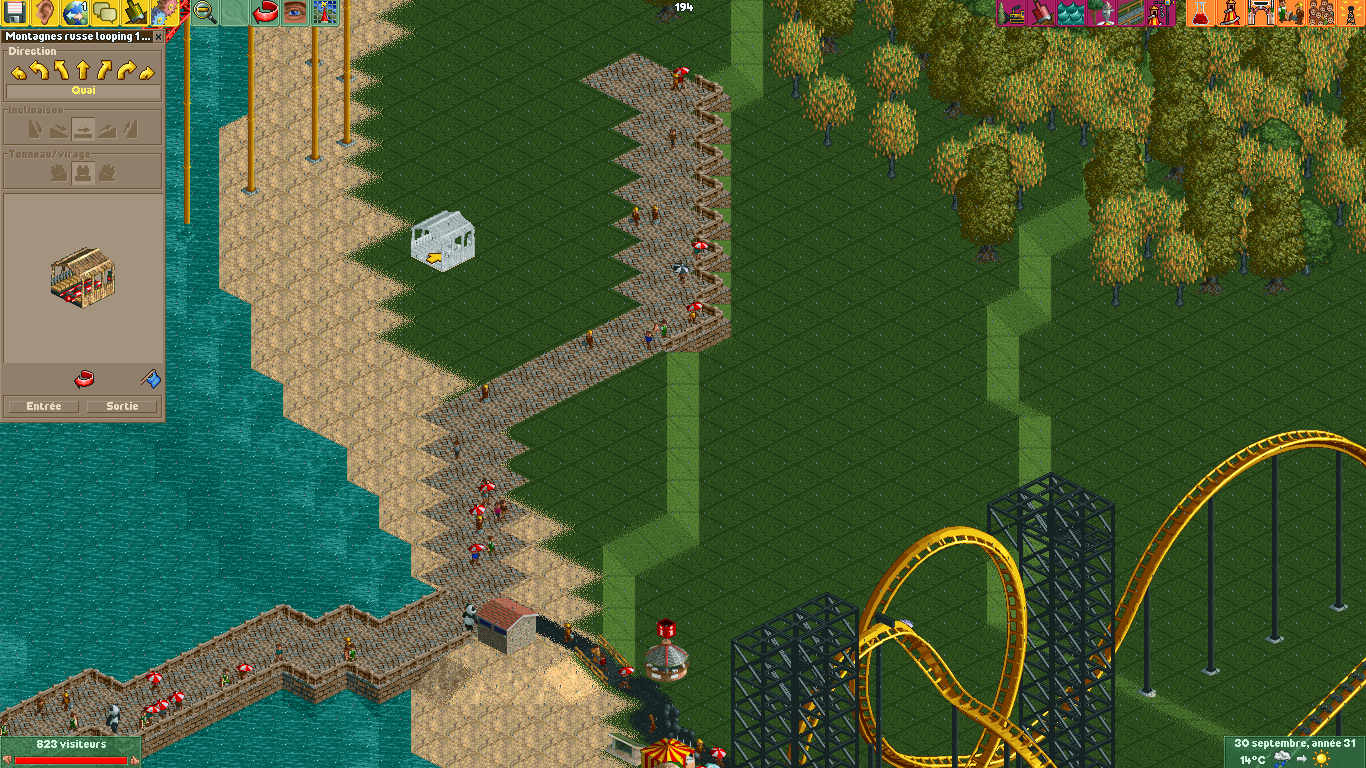The height and width of the screenshot is (768, 1366).
Task: Open the water level adjustment tool
Action: 1073,15
